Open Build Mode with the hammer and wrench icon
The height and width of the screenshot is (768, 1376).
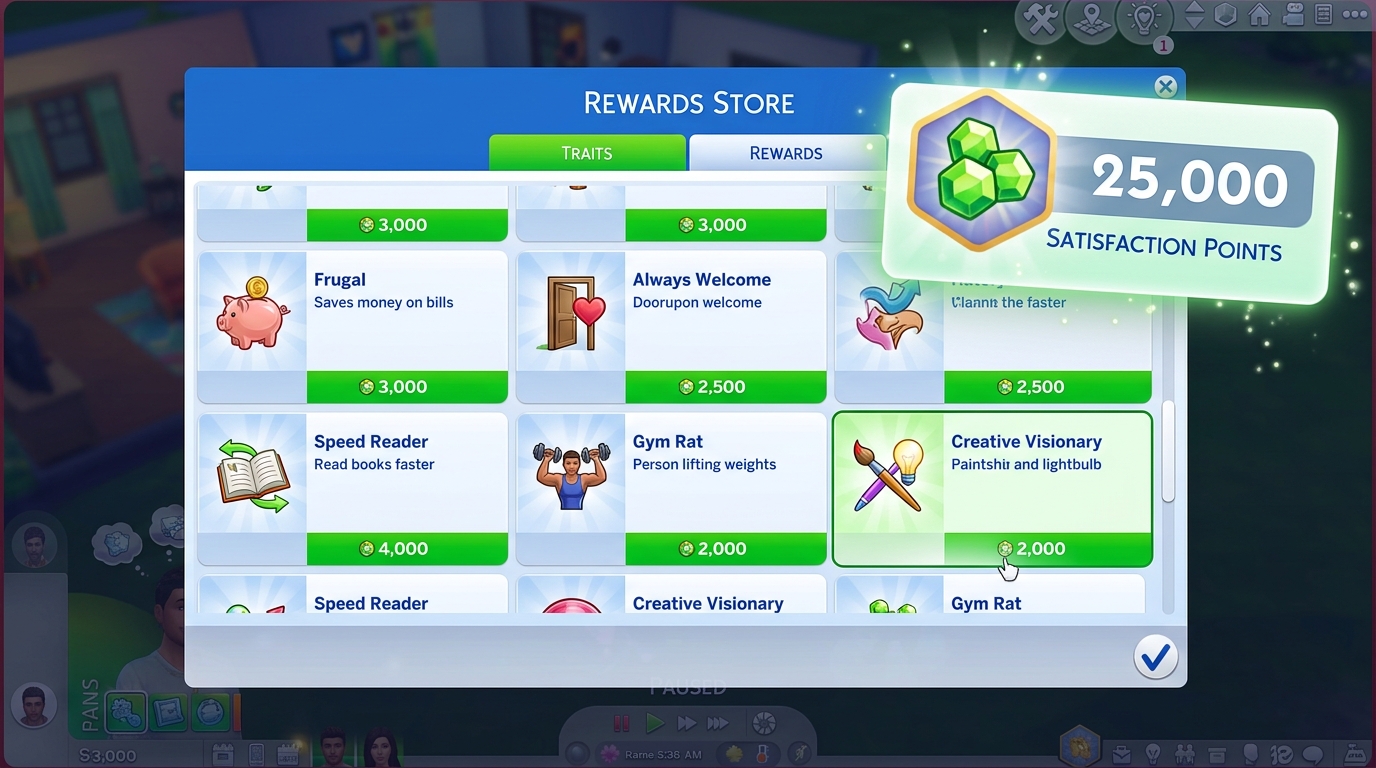(x=1040, y=19)
